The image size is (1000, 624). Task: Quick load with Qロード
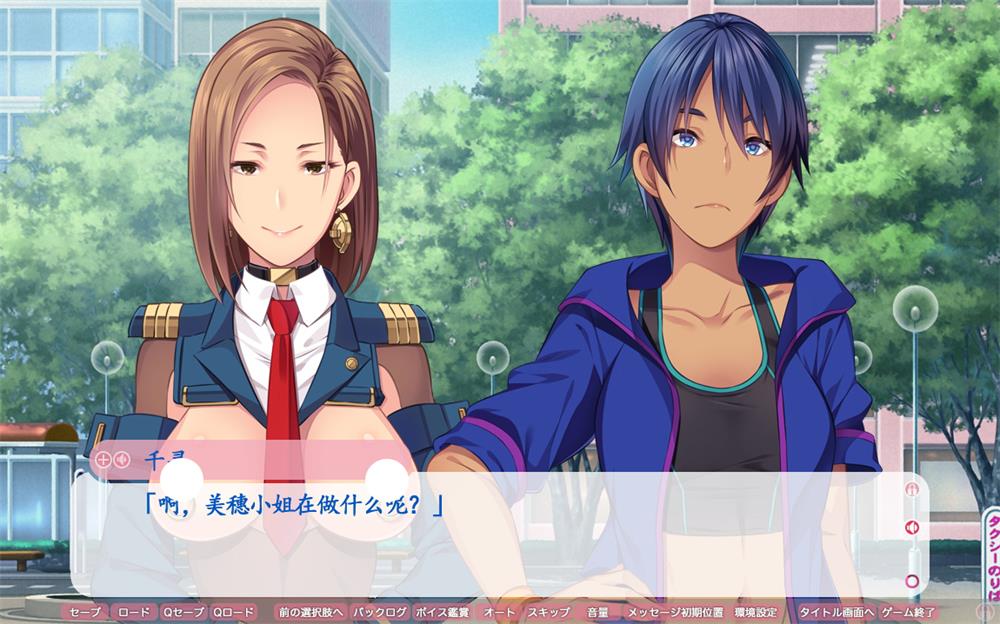pos(234,611)
